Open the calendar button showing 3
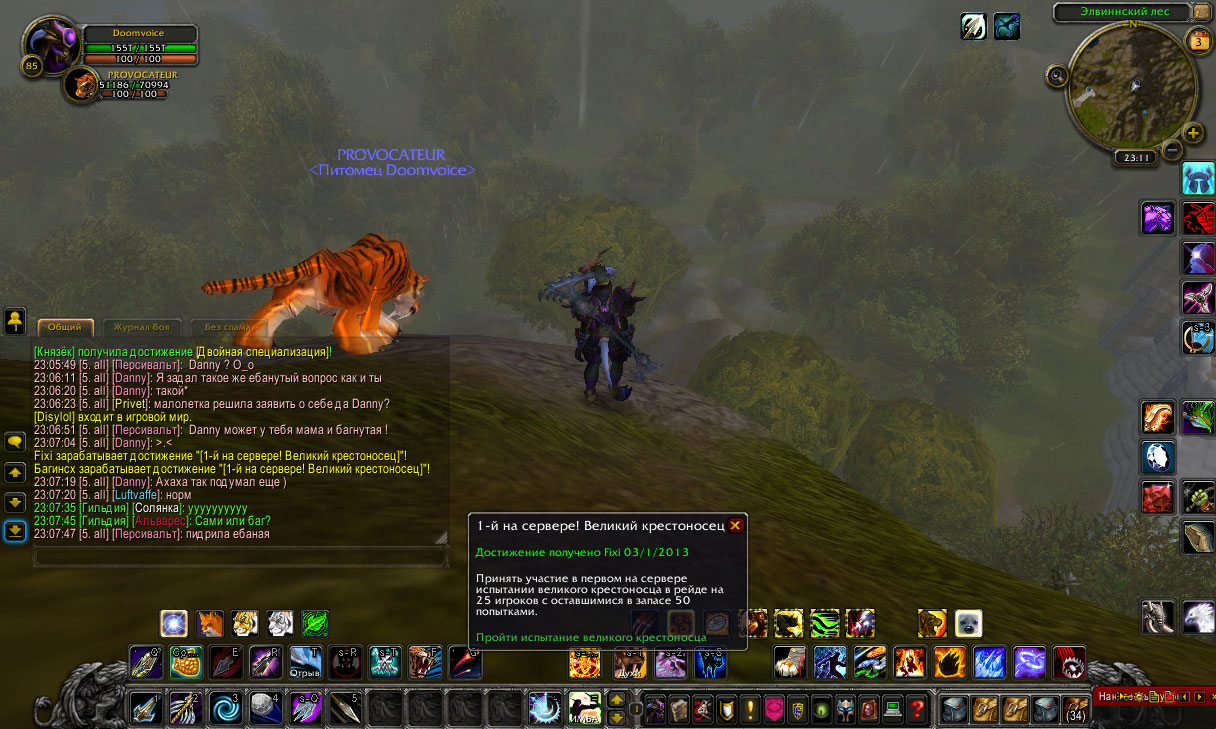Screen dimensions: 1216x729 tap(1198, 41)
